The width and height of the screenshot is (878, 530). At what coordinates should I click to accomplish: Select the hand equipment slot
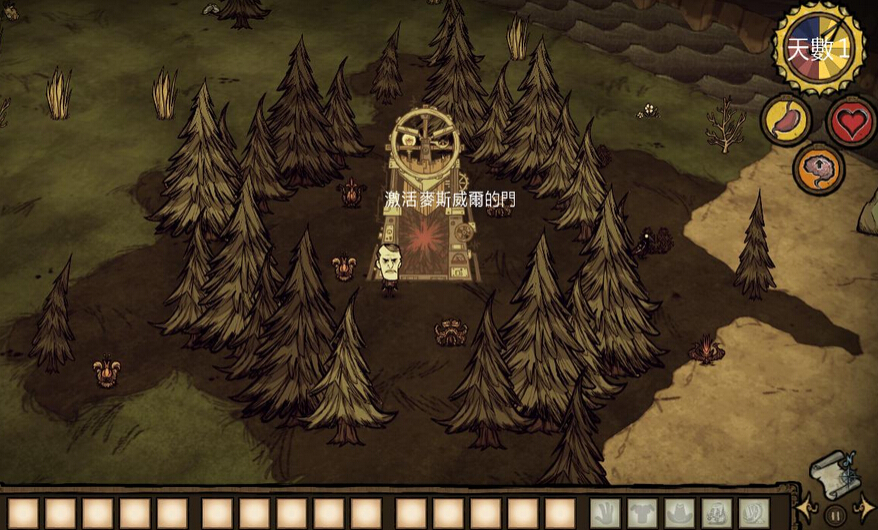point(604,513)
